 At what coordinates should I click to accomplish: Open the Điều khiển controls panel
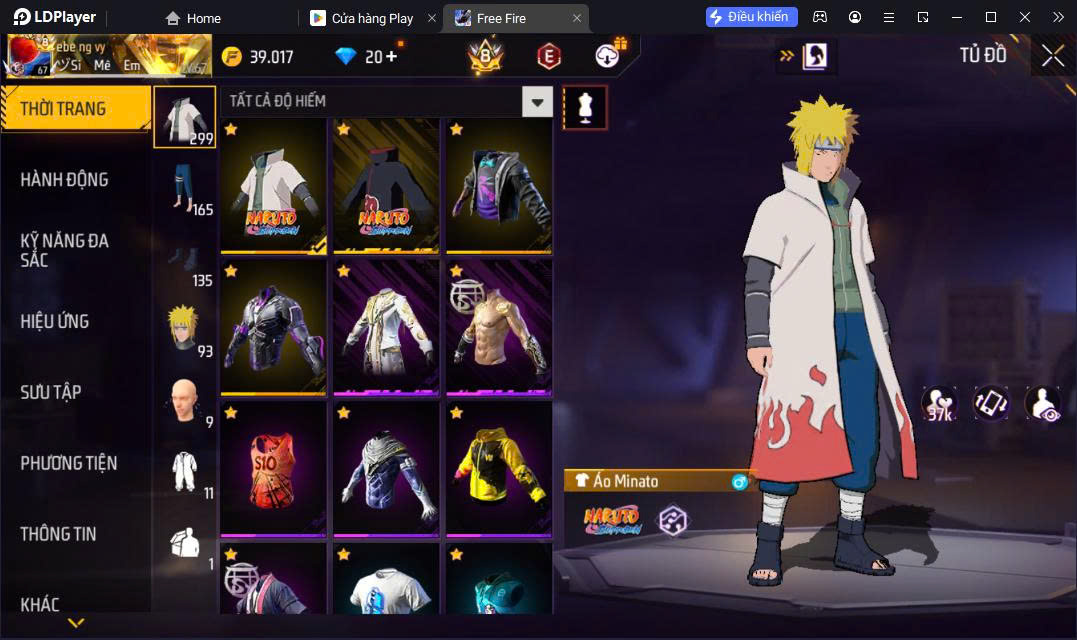pyautogui.click(x=752, y=17)
